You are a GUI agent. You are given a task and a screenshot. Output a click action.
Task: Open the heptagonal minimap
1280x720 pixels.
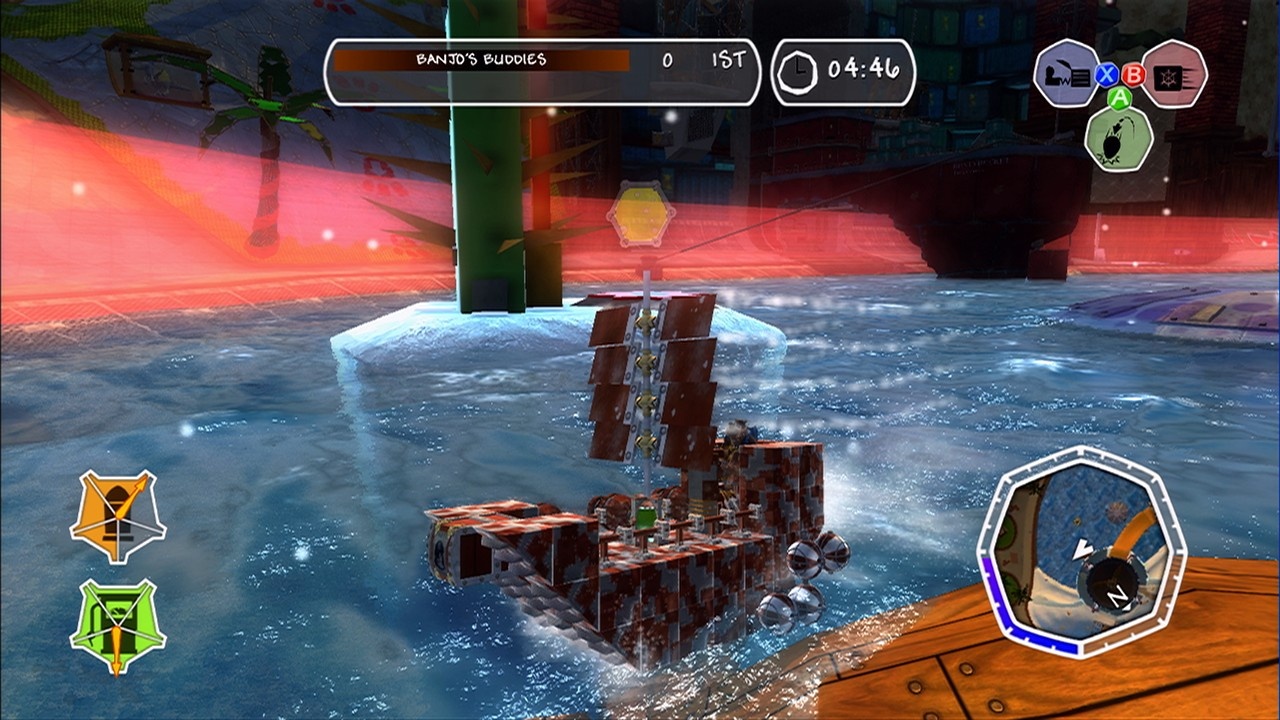pos(1080,551)
